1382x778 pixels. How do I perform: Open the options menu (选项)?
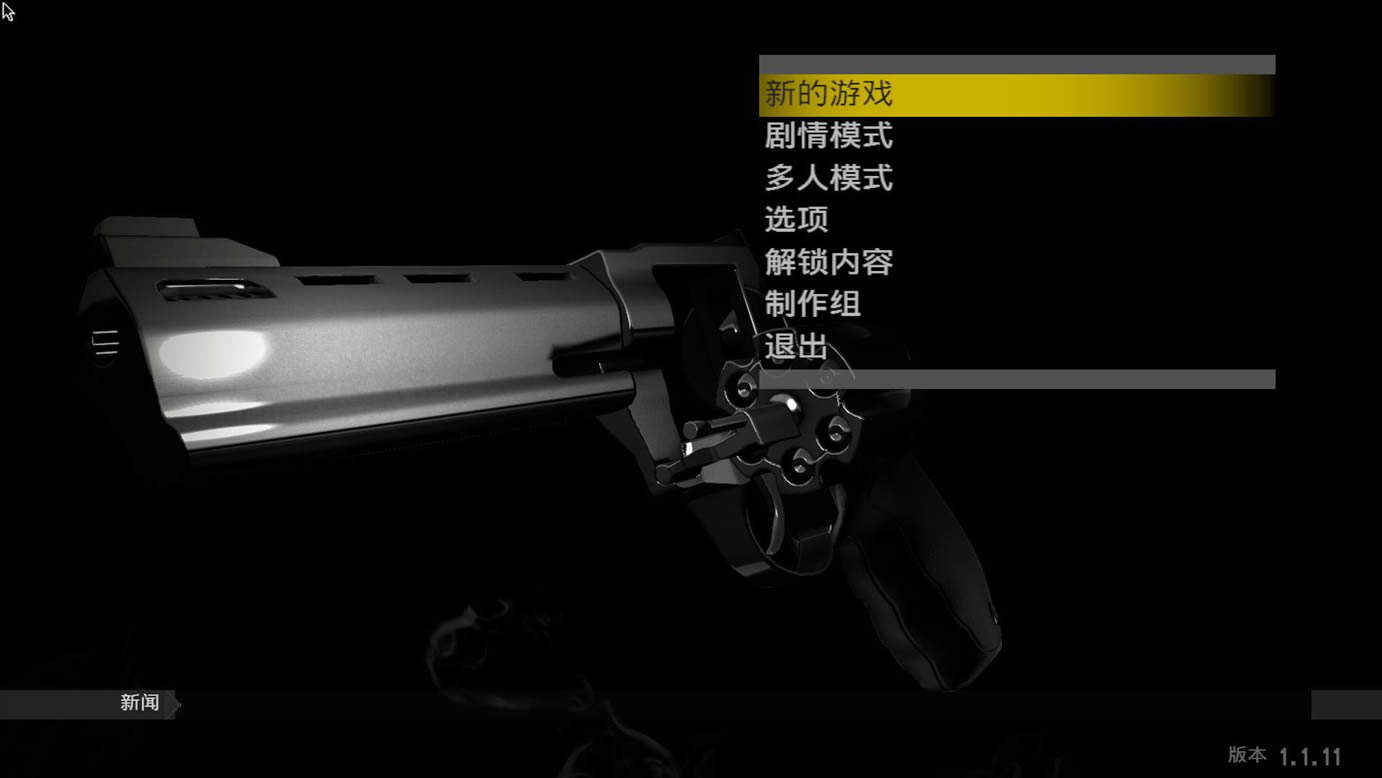tap(797, 220)
